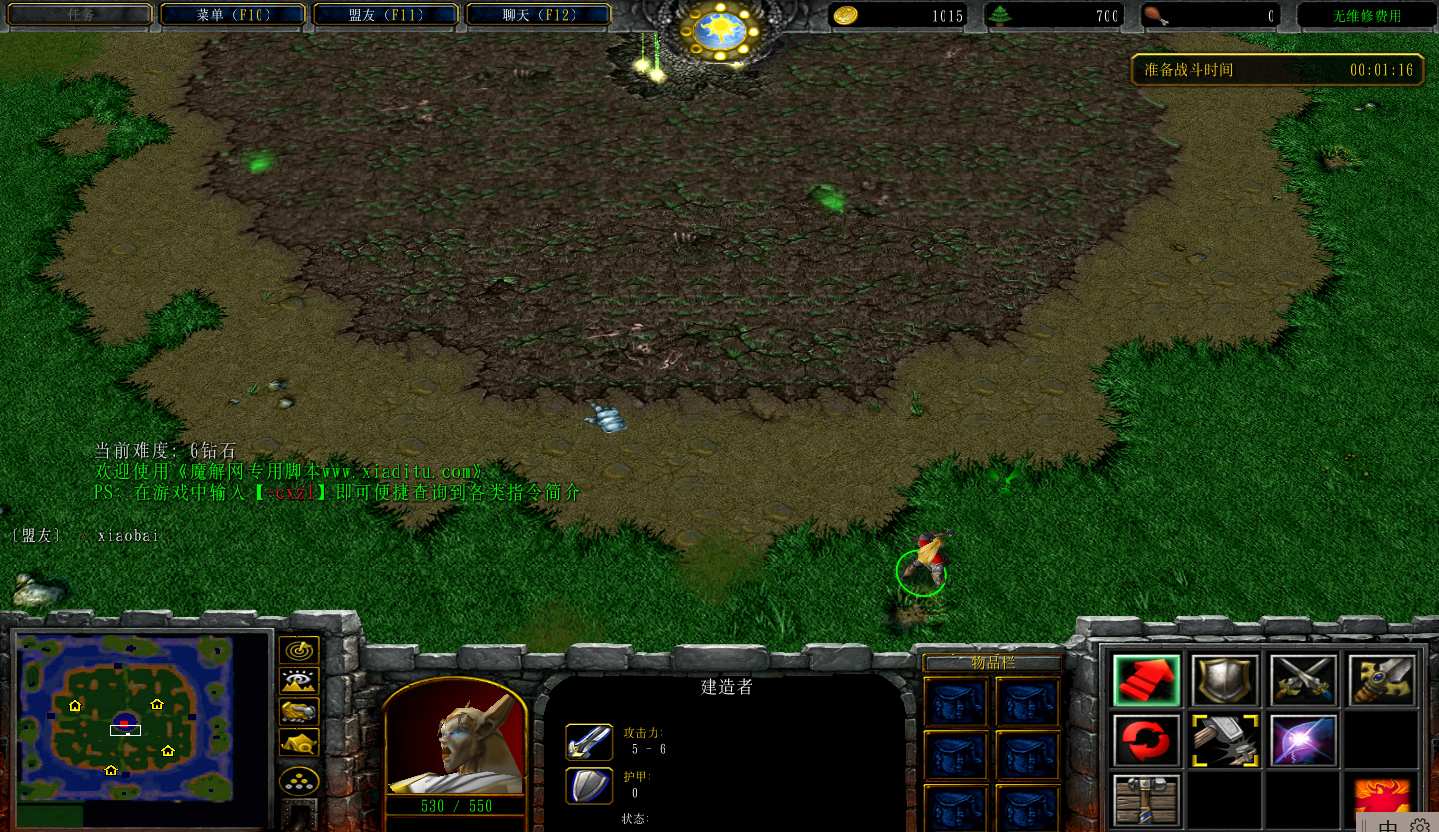This screenshot has width=1439, height=832.
Task: Open the 聊天 (F12) chat log
Action: click(538, 15)
